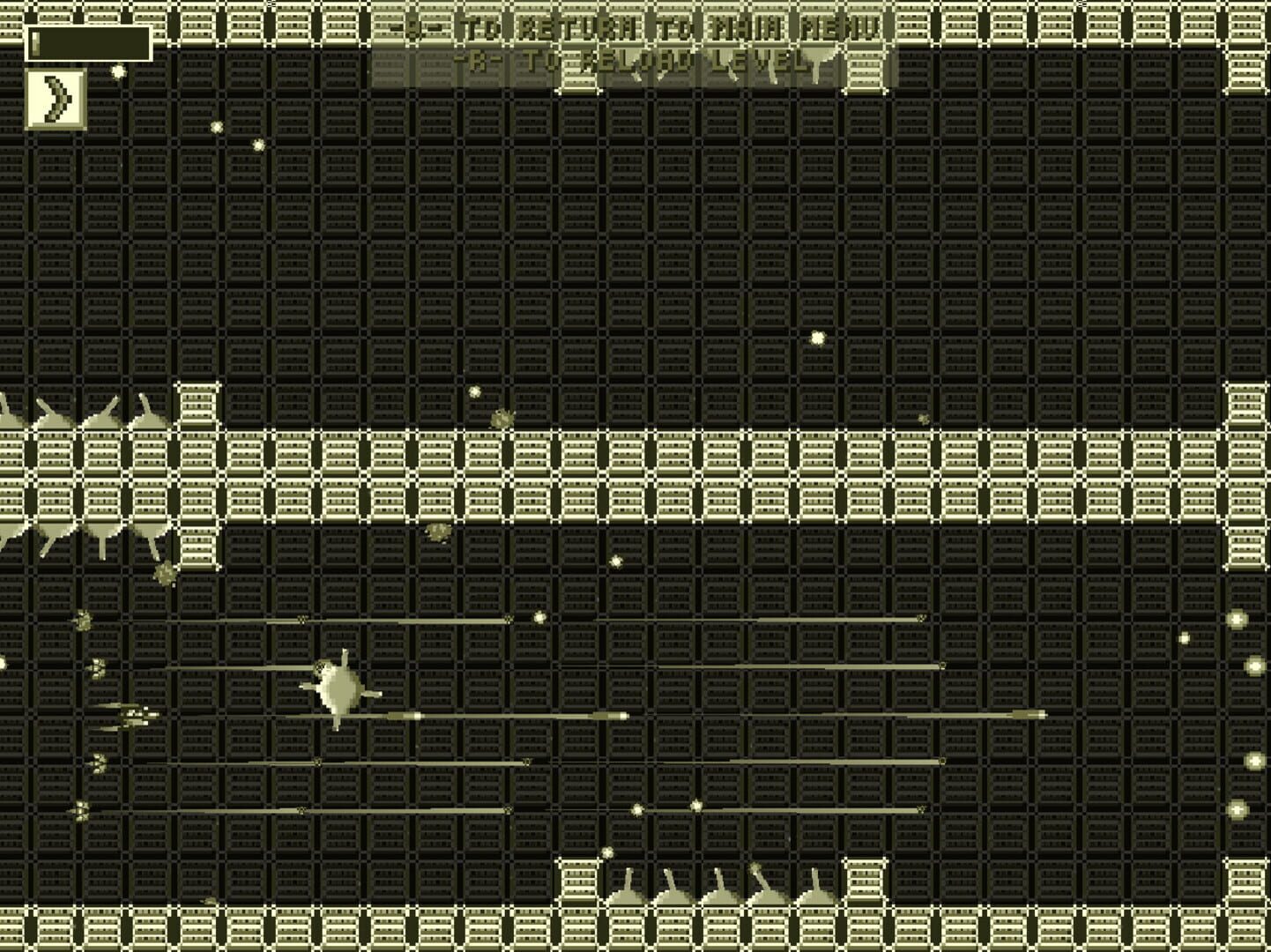Expand the short ladder atop the middle platform

[199, 405]
